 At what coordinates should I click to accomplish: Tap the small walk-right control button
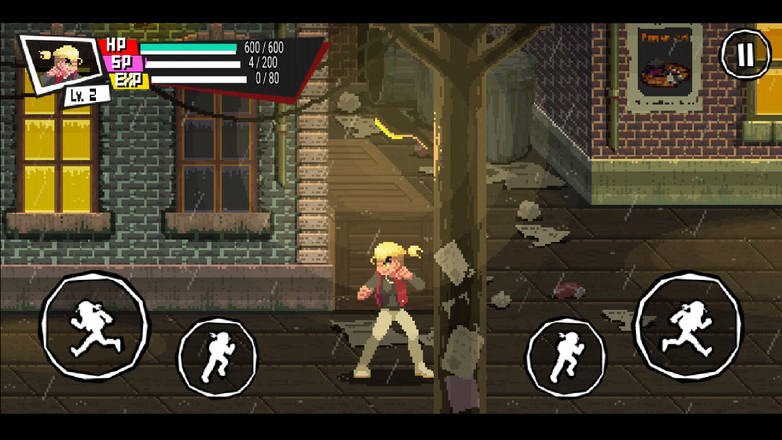(566, 357)
